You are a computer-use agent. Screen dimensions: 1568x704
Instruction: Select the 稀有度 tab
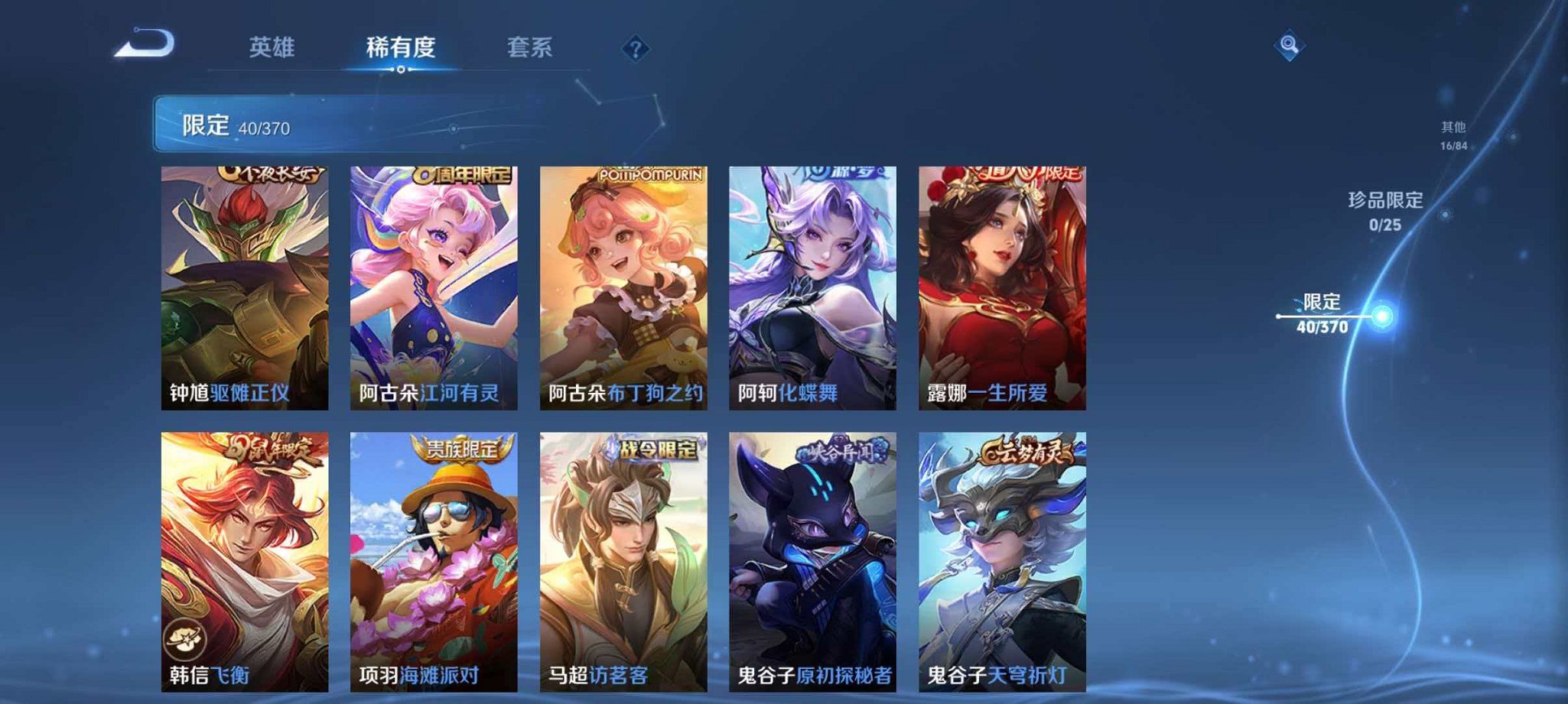click(401, 47)
